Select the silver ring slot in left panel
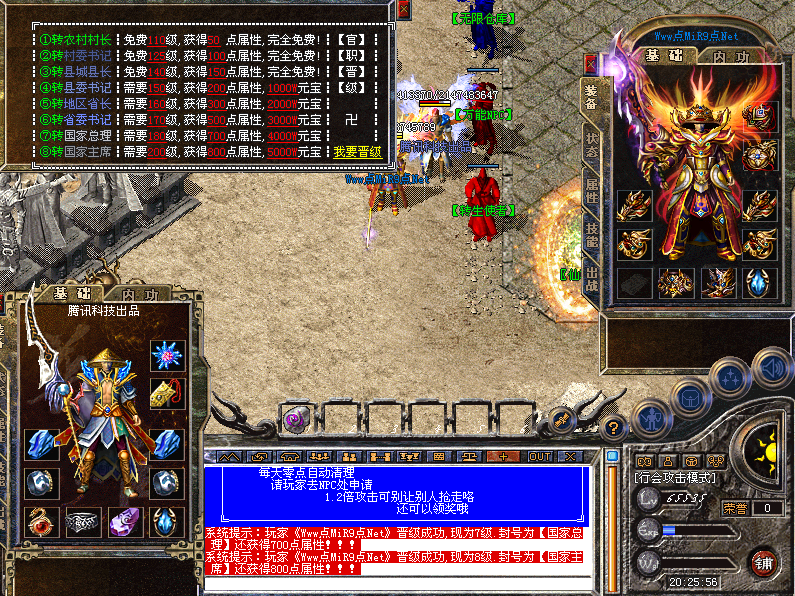The width and height of the screenshot is (795, 596). [x=83, y=521]
